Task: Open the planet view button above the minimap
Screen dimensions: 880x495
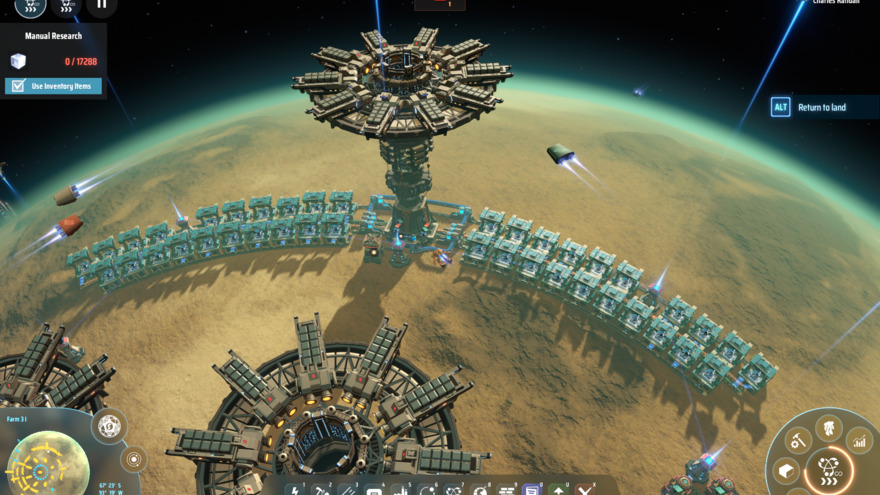Action: click(x=109, y=425)
